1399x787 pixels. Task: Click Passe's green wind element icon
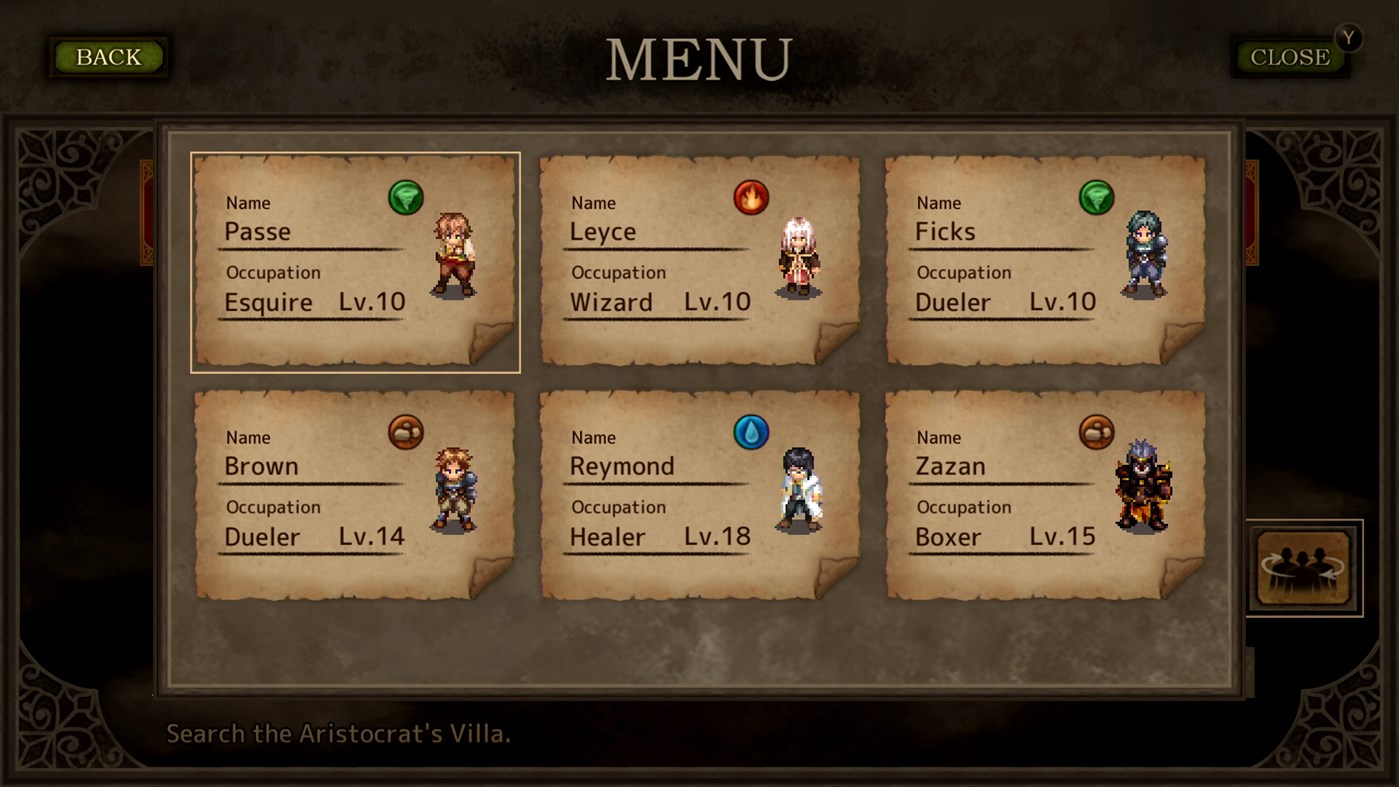coord(406,197)
